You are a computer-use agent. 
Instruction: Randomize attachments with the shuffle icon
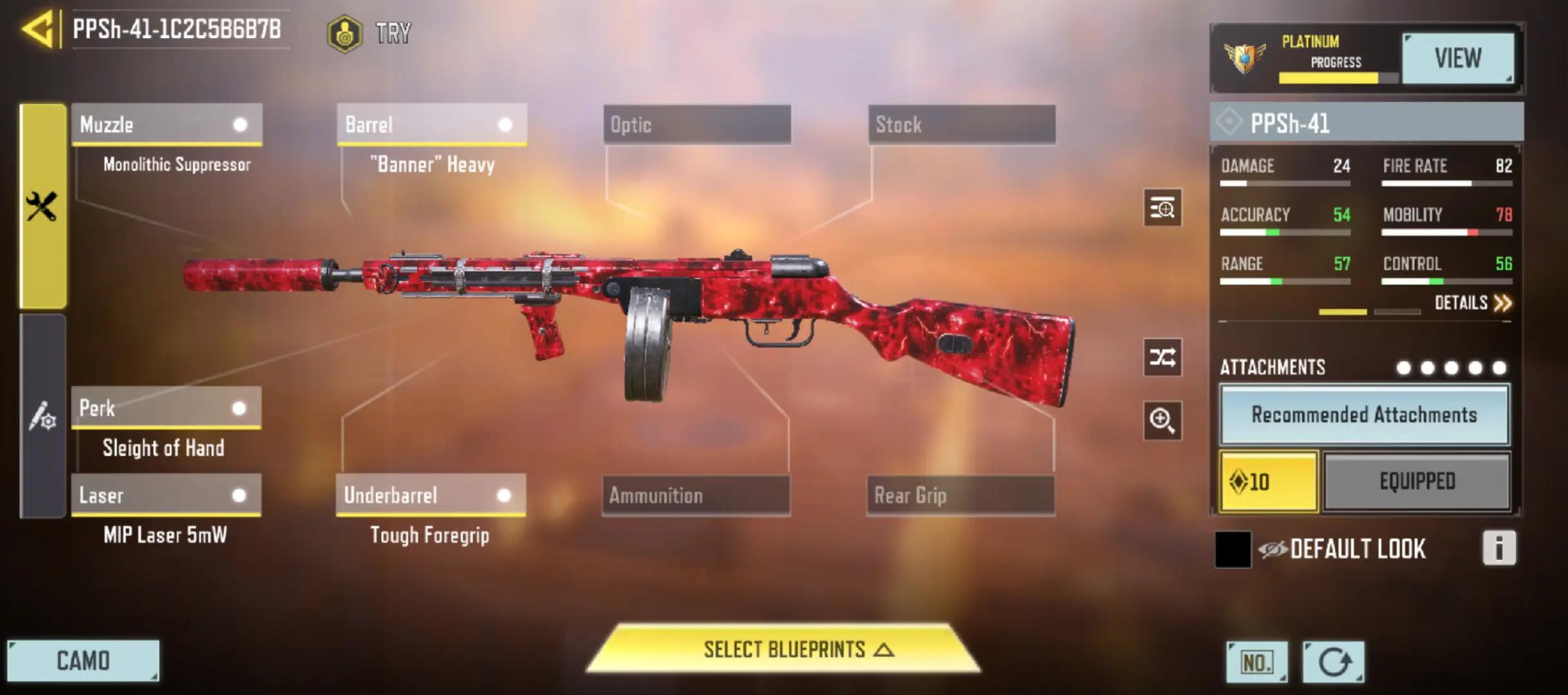point(1162,357)
